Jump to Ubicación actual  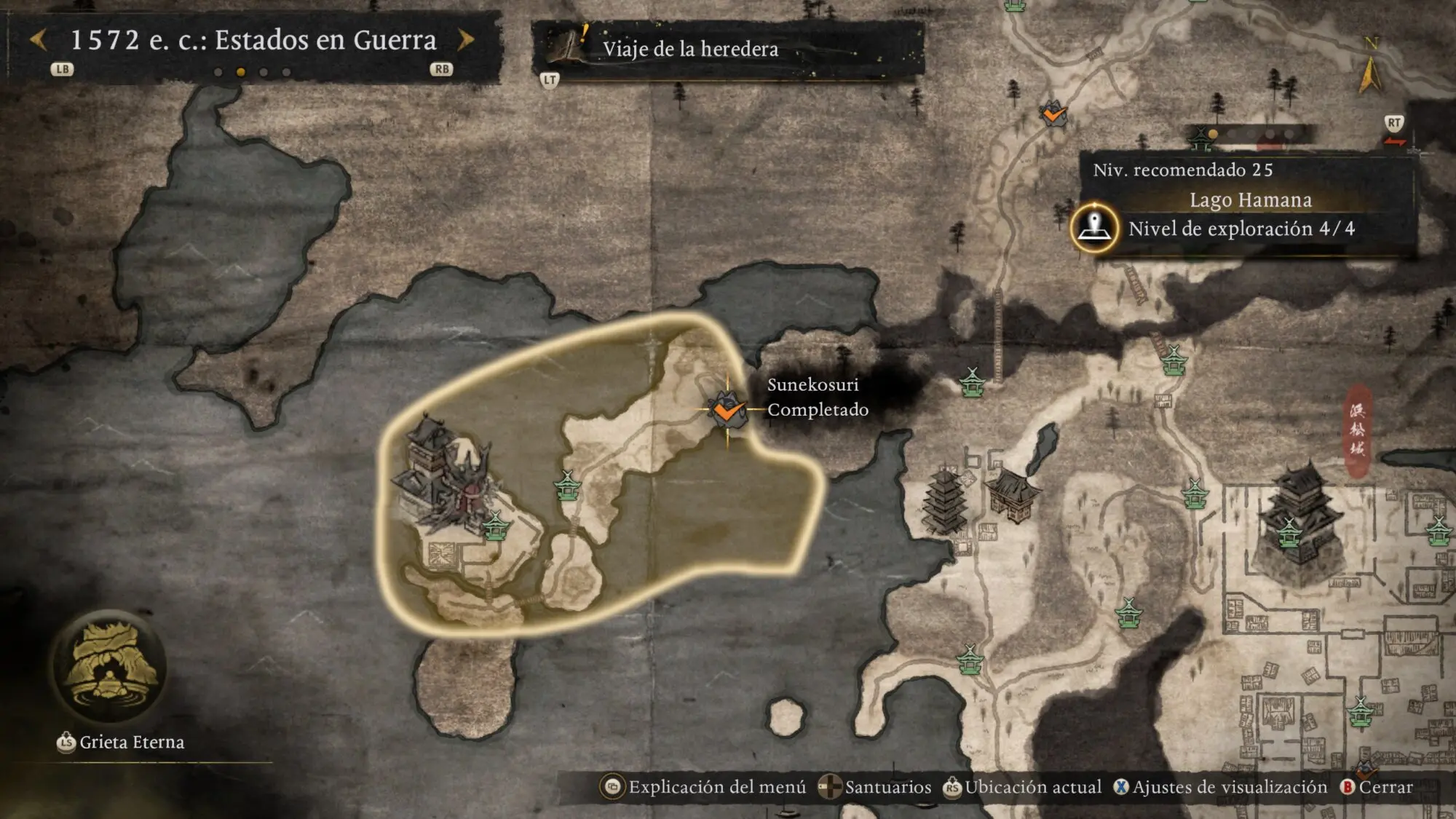(1023, 787)
